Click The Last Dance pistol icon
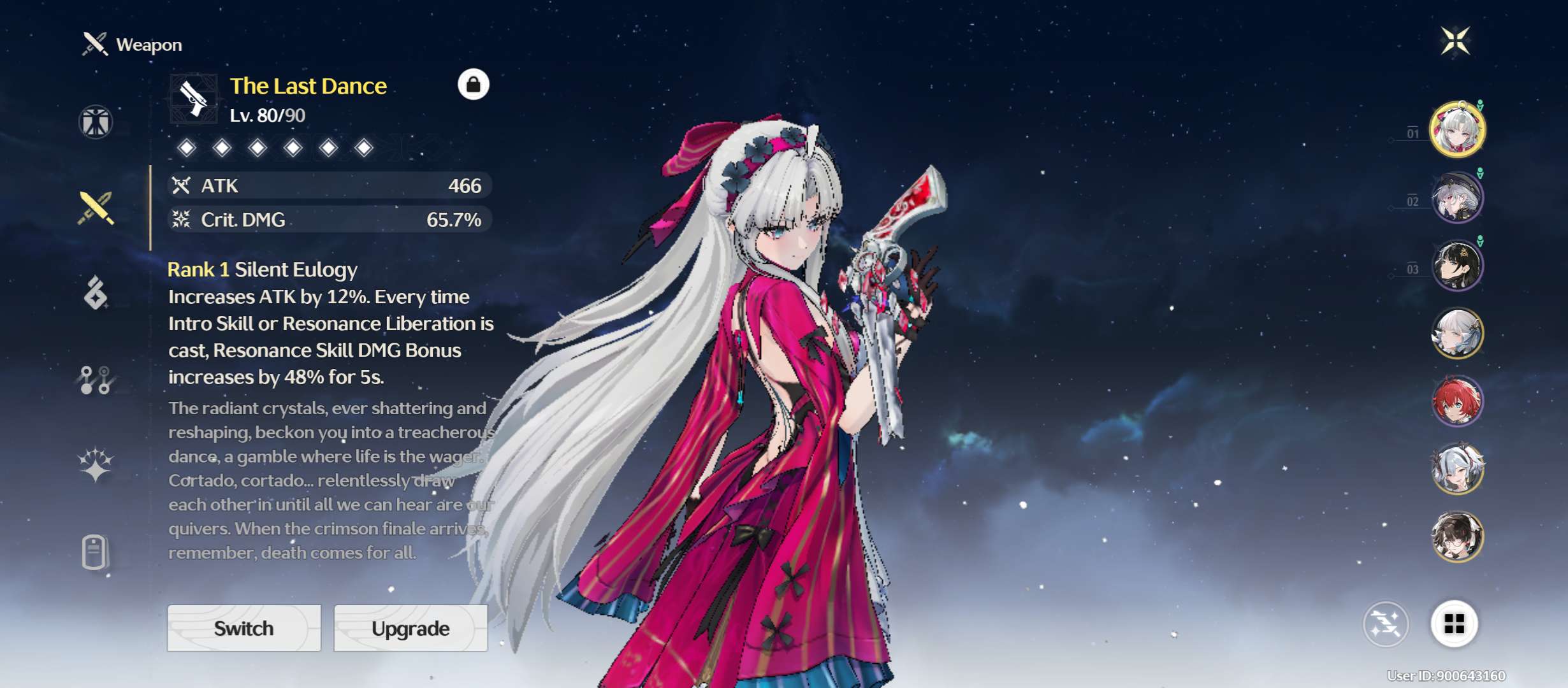1568x688 pixels. [x=193, y=99]
